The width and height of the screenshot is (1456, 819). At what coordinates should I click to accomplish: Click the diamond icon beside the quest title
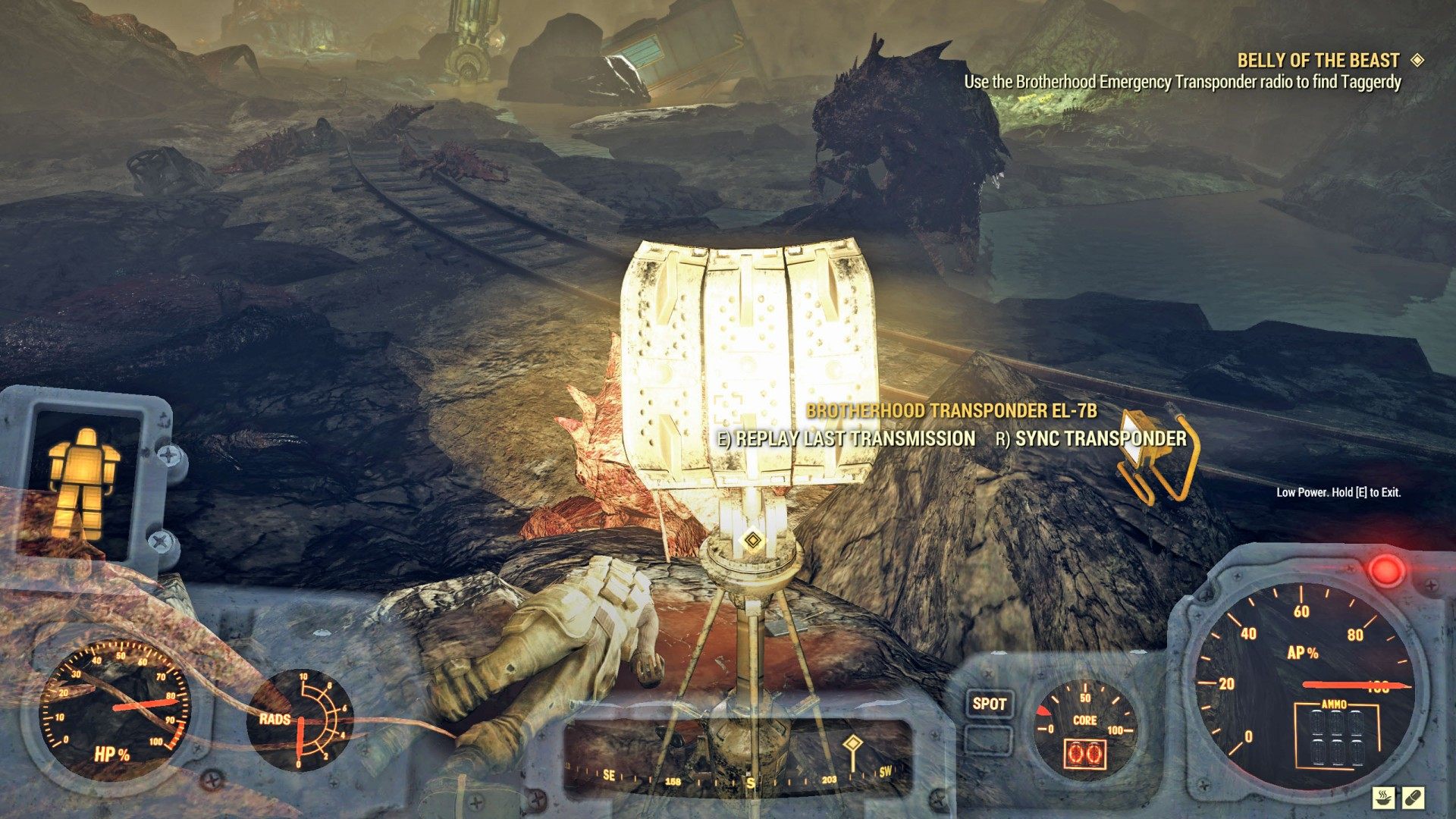pos(1417,60)
